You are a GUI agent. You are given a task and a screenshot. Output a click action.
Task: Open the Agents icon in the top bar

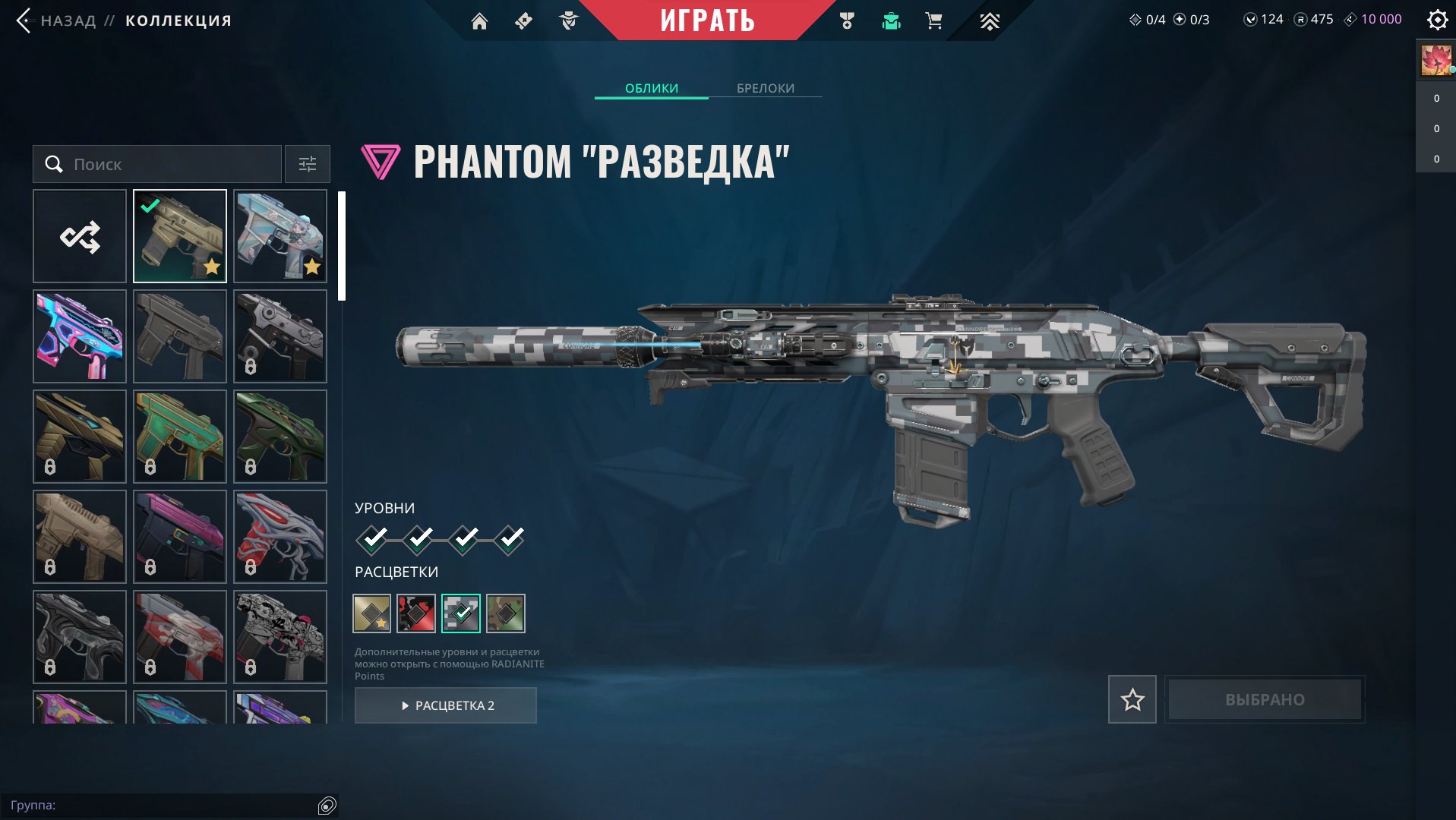point(567,20)
